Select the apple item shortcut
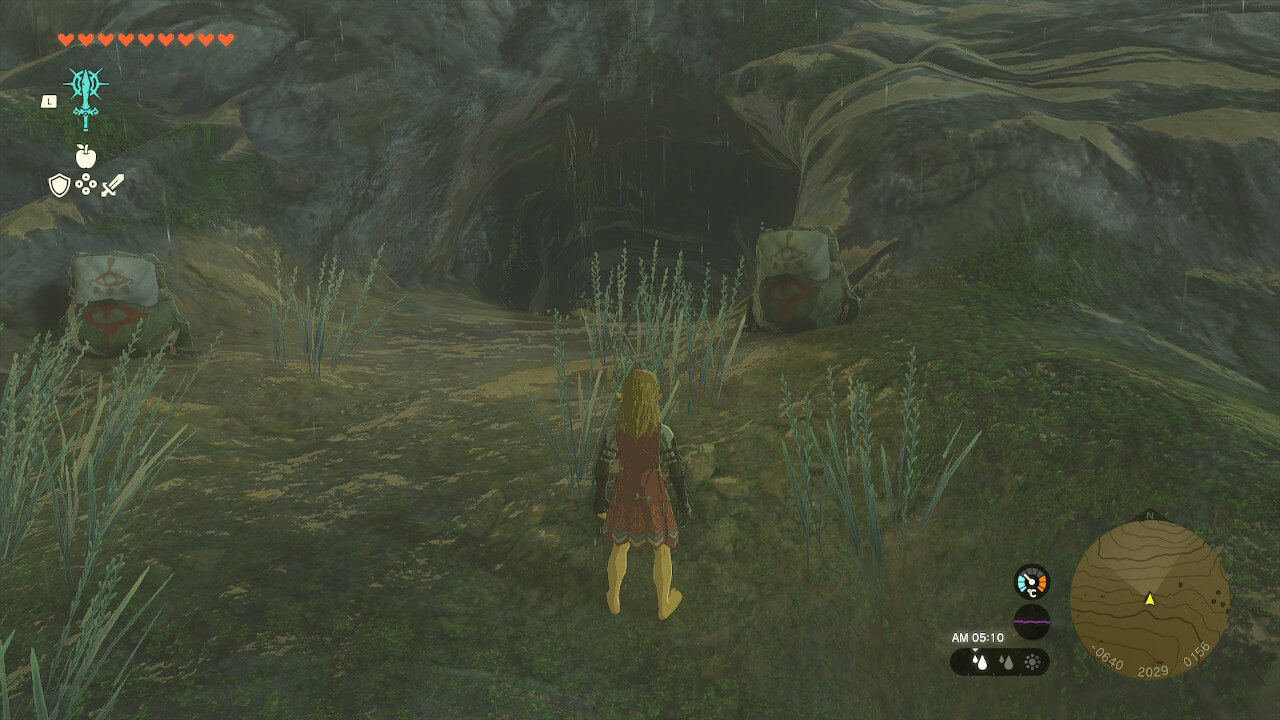The width and height of the screenshot is (1280, 720). click(x=85, y=156)
